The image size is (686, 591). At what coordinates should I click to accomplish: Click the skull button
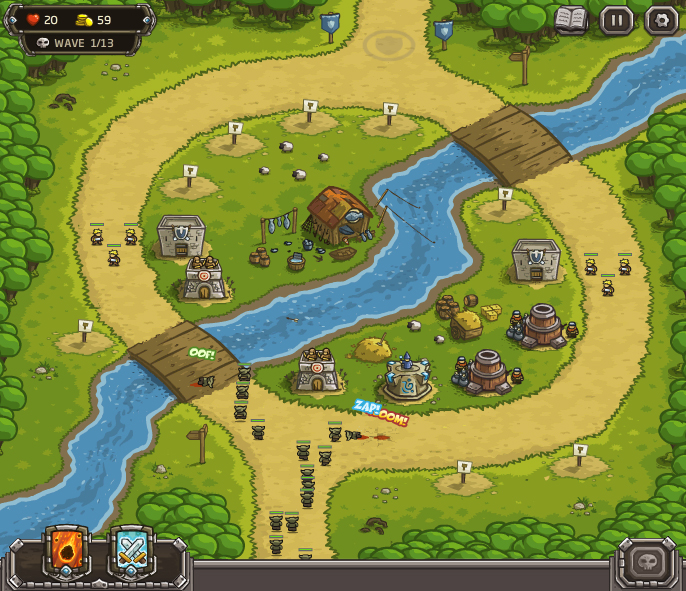coord(647,561)
